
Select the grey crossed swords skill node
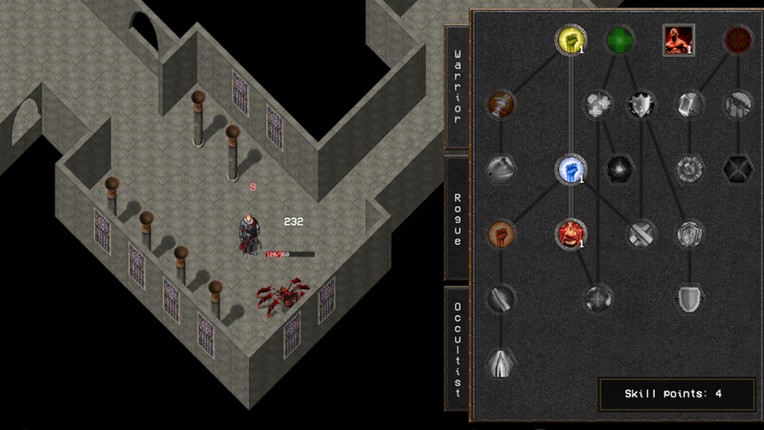click(x=640, y=234)
